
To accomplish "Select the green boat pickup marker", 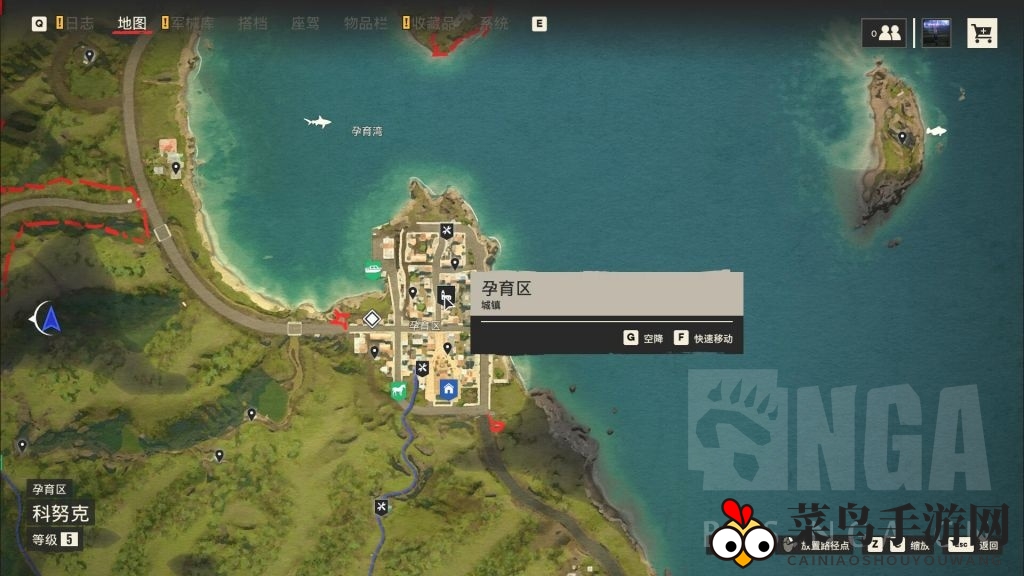I will click(373, 268).
